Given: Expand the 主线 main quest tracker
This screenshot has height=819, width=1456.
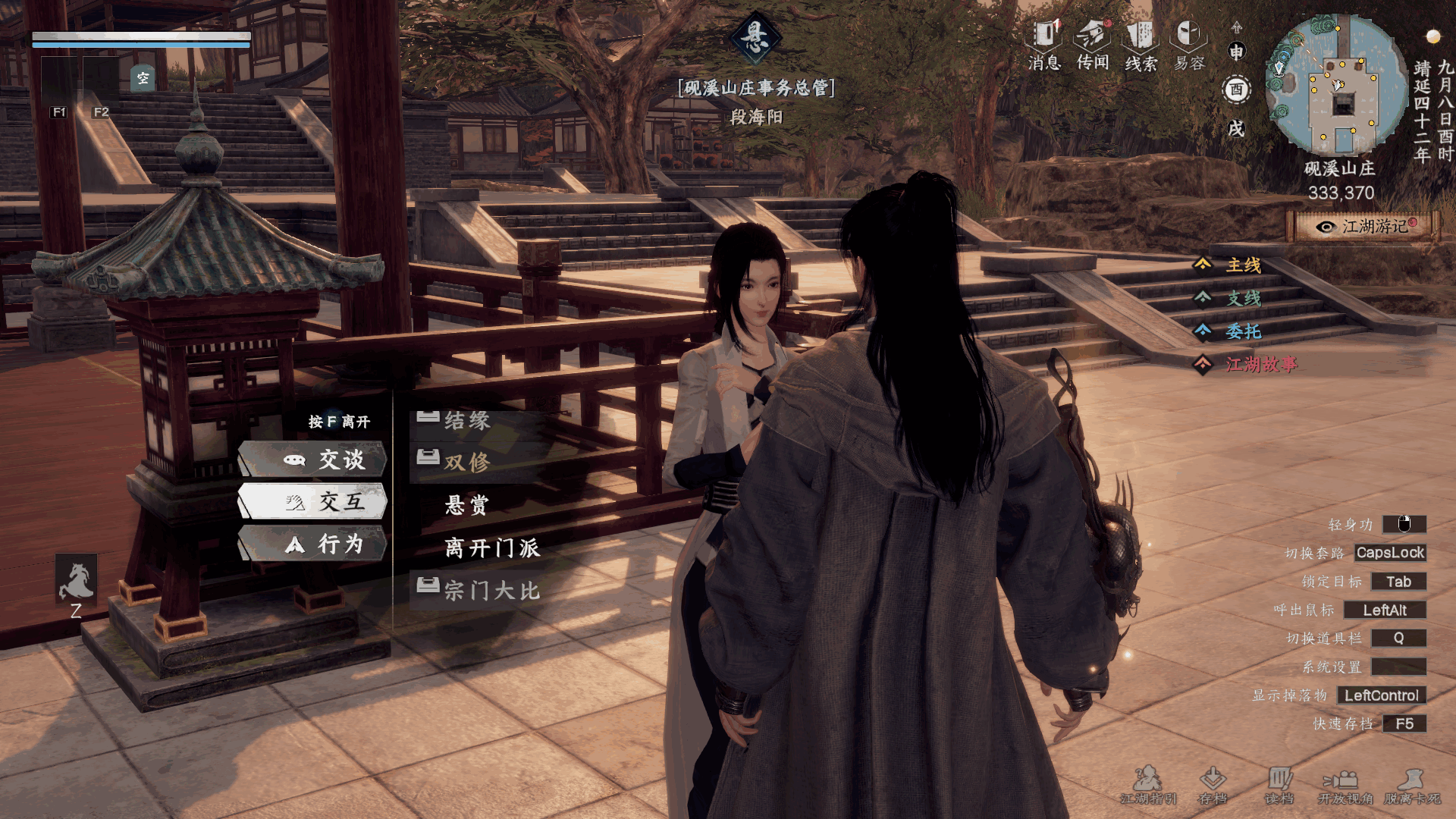Looking at the screenshot, I should [1243, 265].
